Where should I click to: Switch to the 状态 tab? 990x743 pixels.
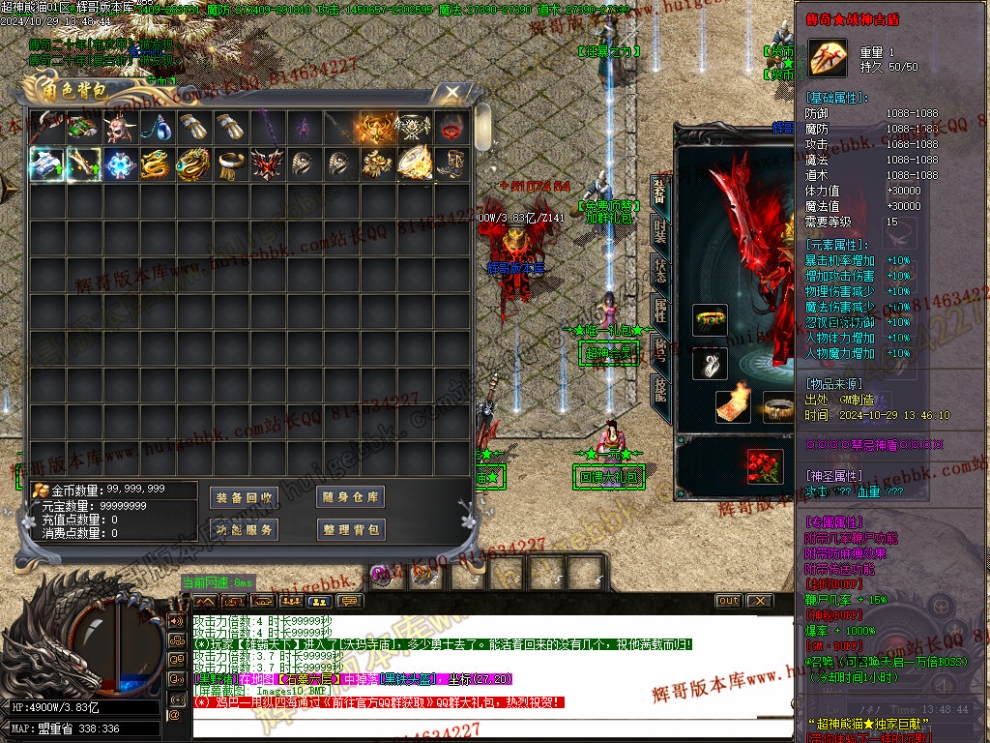[660, 271]
